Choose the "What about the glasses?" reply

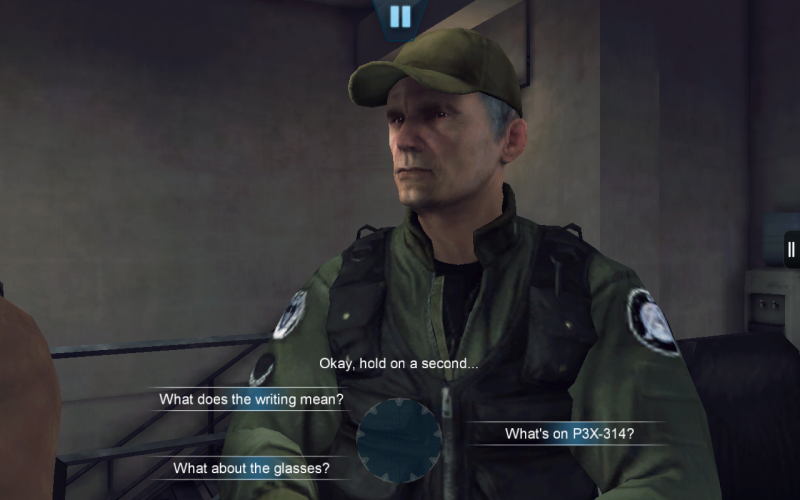point(251,467)
